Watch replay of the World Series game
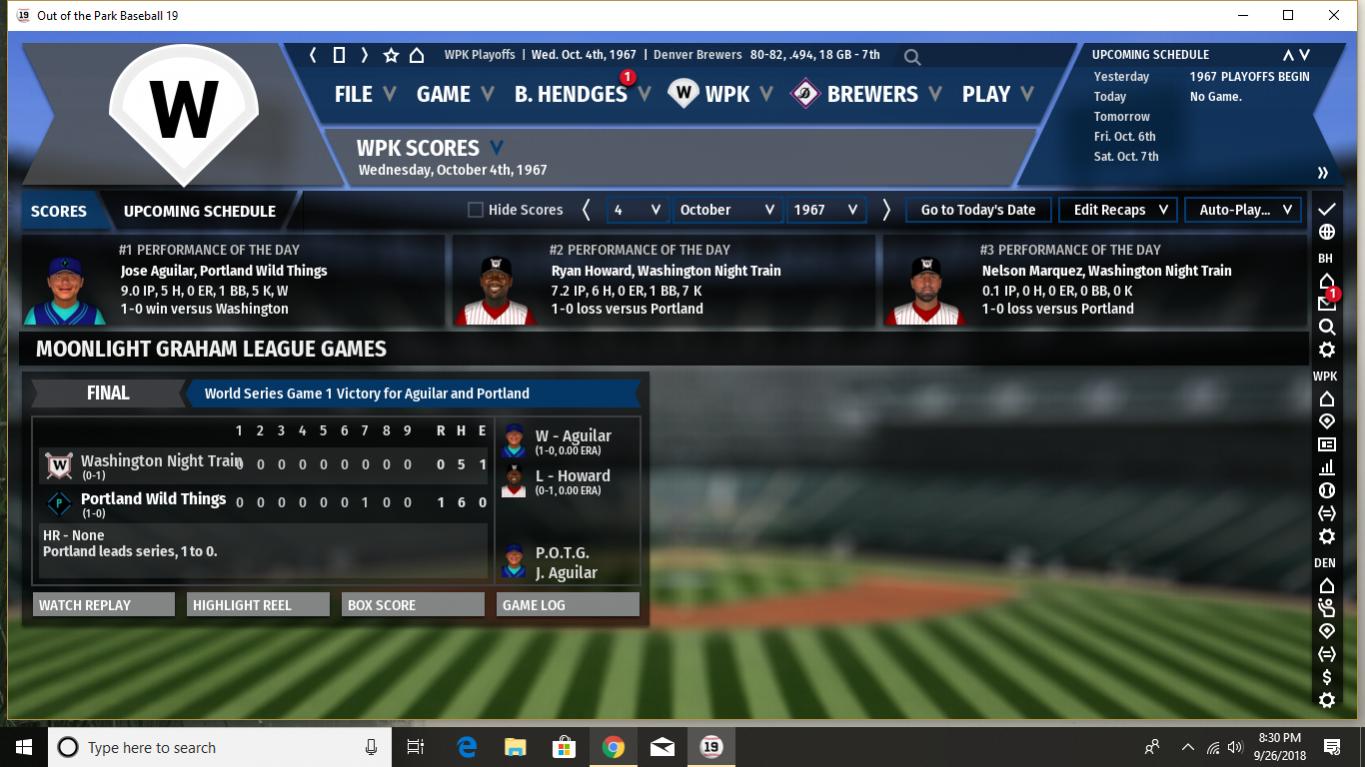Viewport: 1365px width, 767px height. 104,605
